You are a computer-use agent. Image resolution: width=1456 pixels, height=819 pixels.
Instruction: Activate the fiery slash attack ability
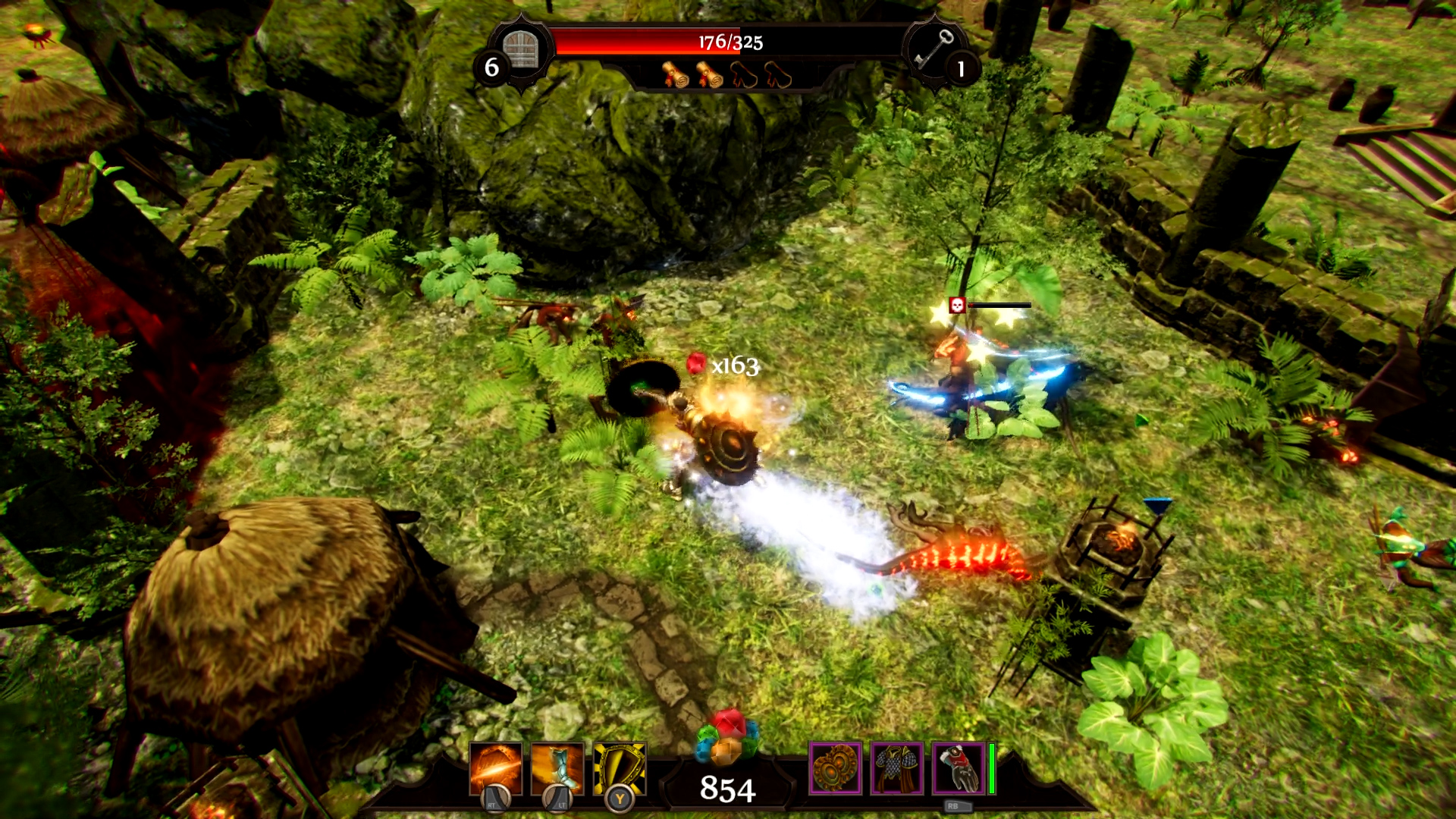coord(496,769)
